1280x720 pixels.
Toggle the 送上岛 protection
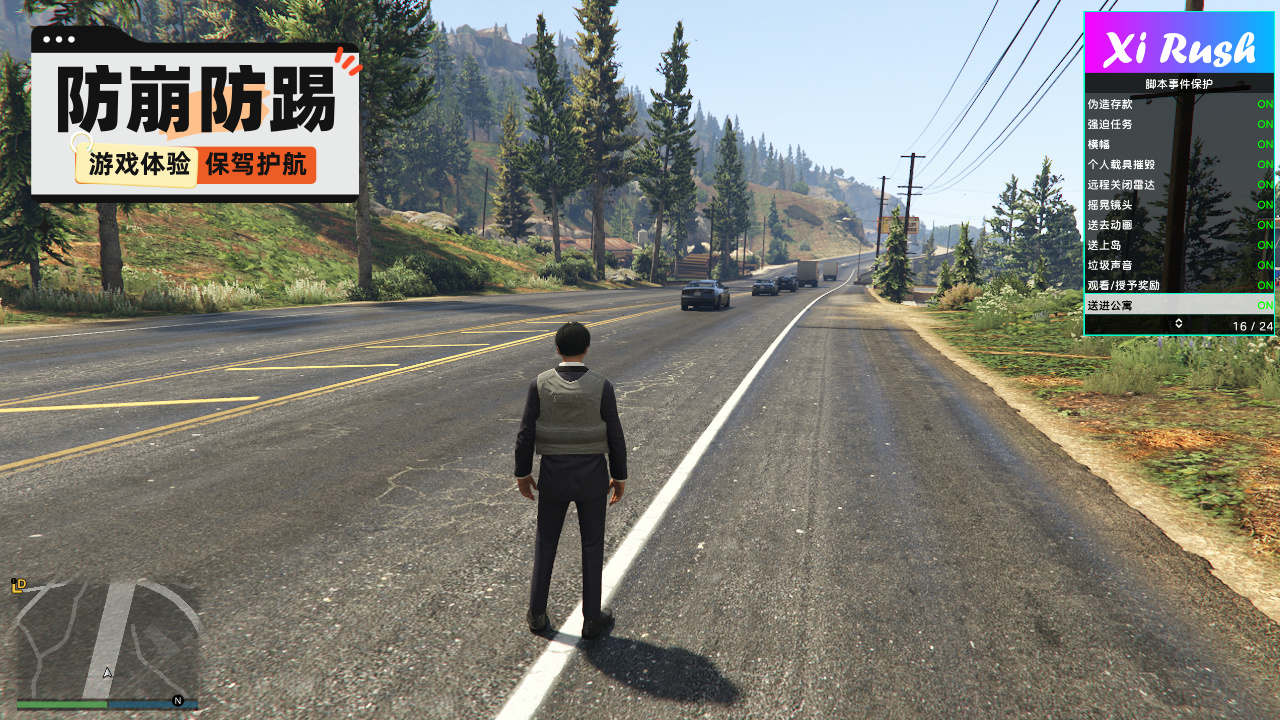[1180, 245]
